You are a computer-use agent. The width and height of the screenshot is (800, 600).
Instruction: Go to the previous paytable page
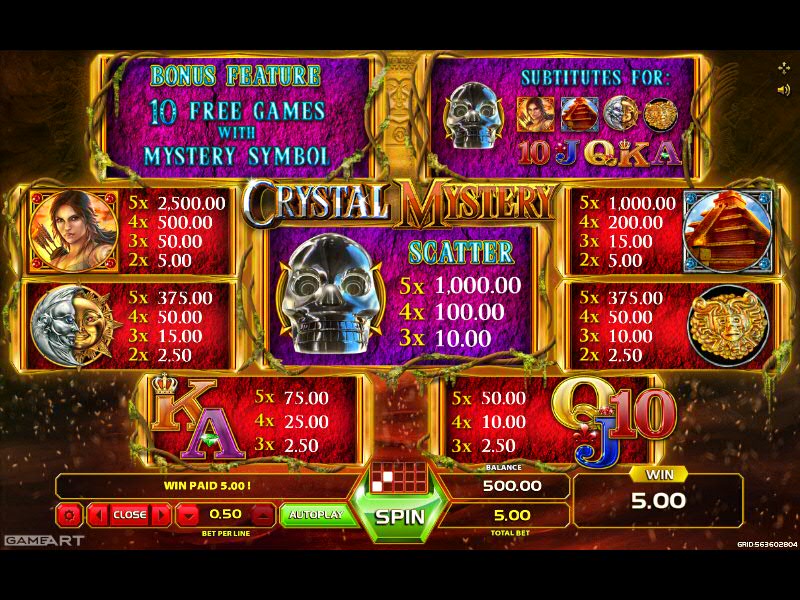click(x=98, y=515)
